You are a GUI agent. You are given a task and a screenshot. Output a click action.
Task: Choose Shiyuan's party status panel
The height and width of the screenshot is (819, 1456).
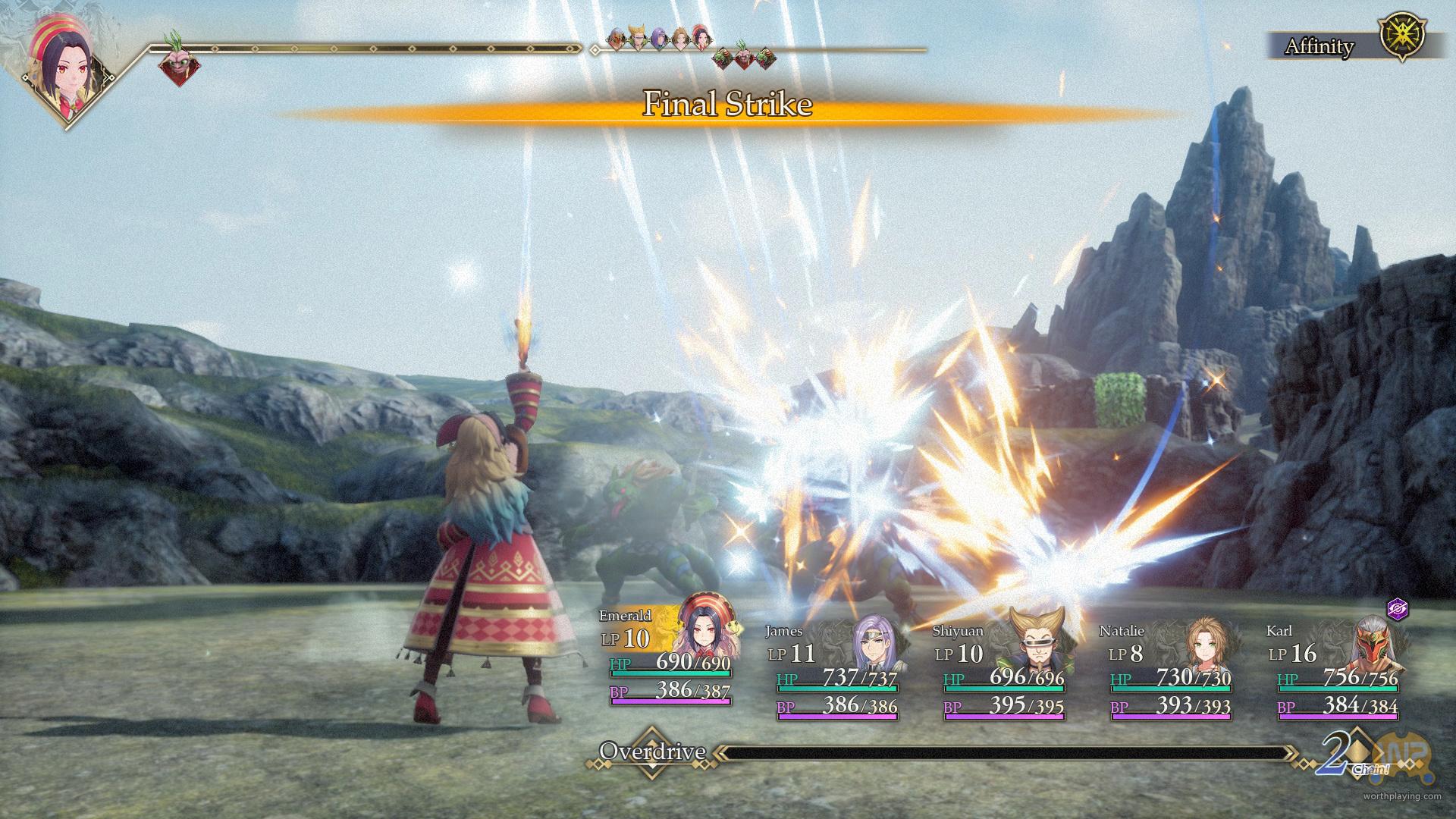tap(1003, 671)
